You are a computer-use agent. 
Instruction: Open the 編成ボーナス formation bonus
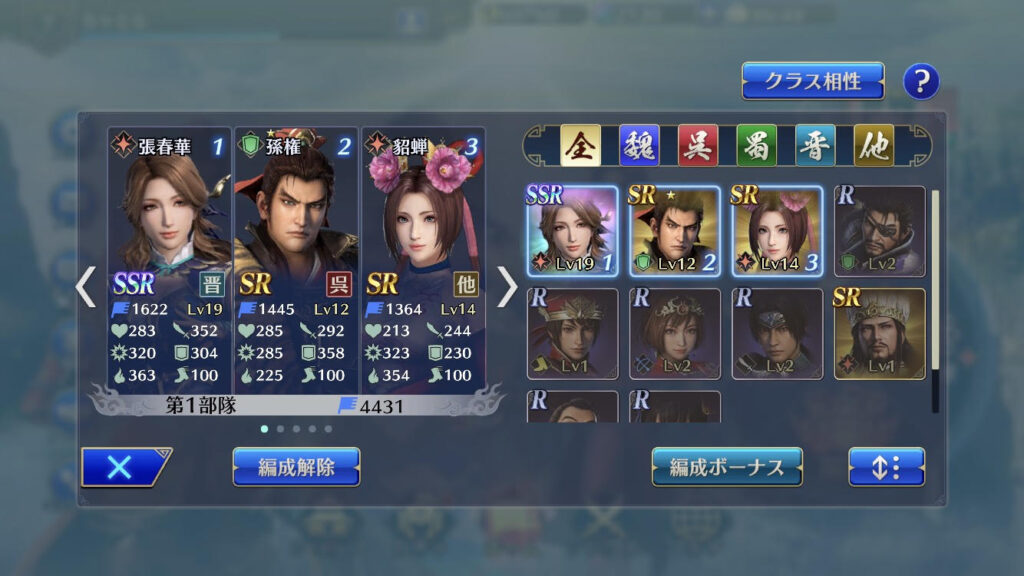click(727, 467)
